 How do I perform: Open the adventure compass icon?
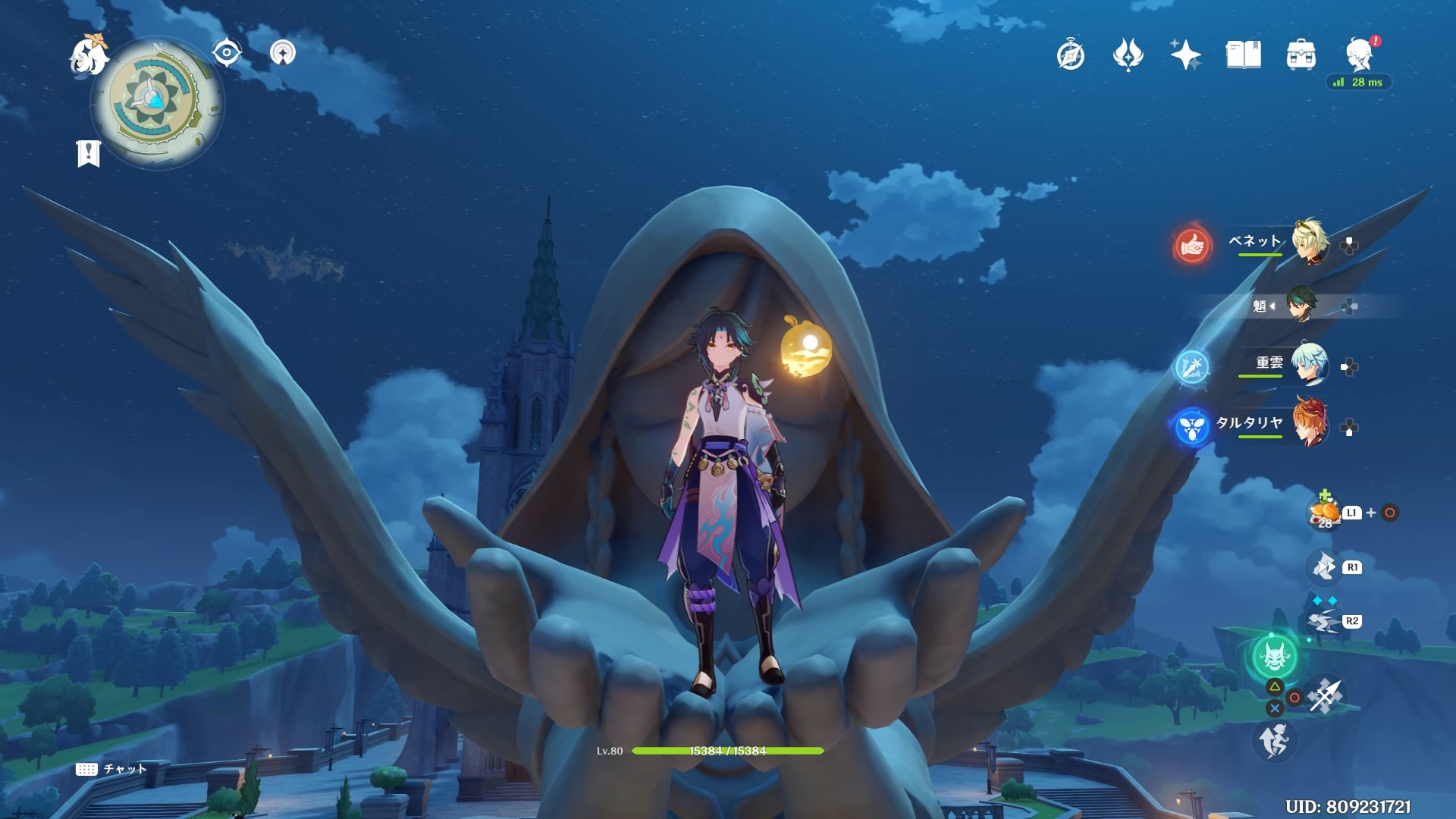pyautogui.click(x=1071, y=55)
